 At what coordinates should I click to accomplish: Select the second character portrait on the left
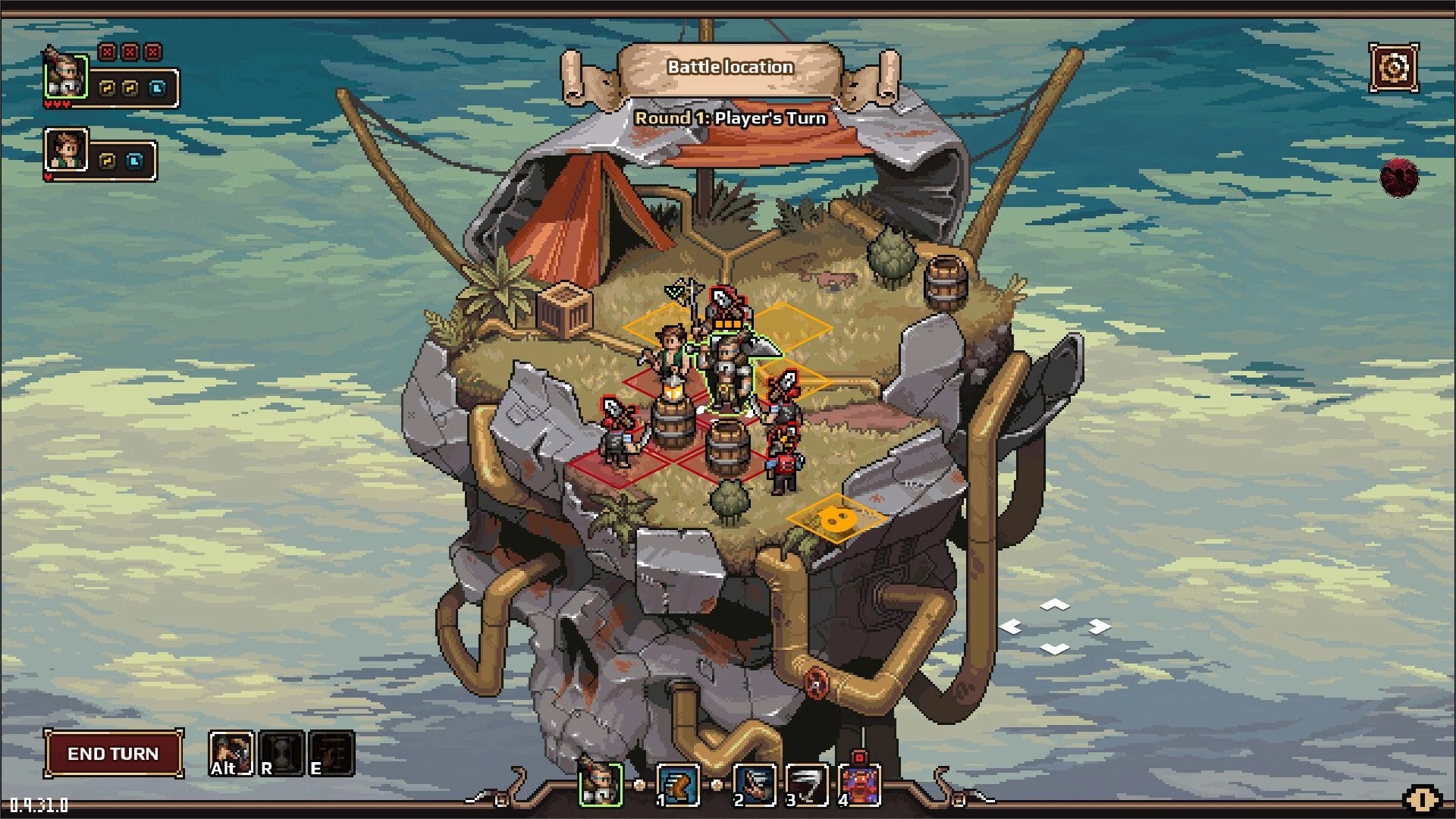click(66, 149)
